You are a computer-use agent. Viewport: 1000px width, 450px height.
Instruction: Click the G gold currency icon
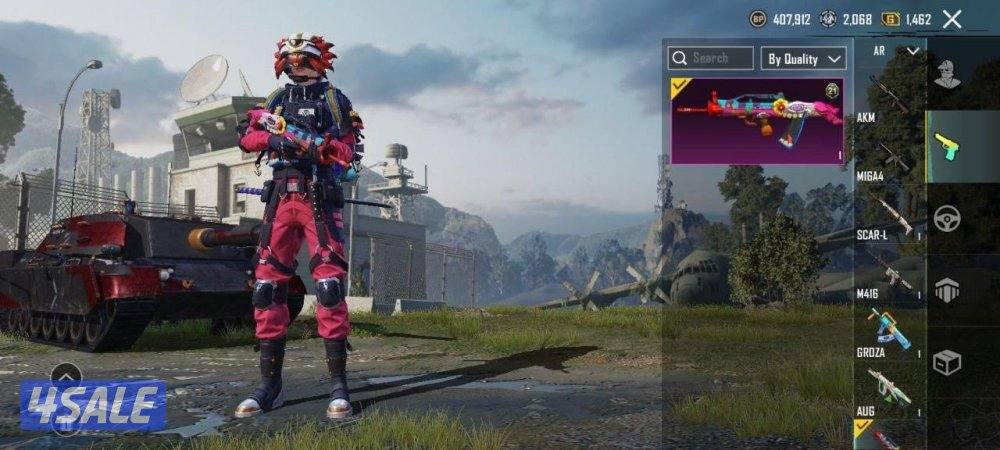click(889, 19)
